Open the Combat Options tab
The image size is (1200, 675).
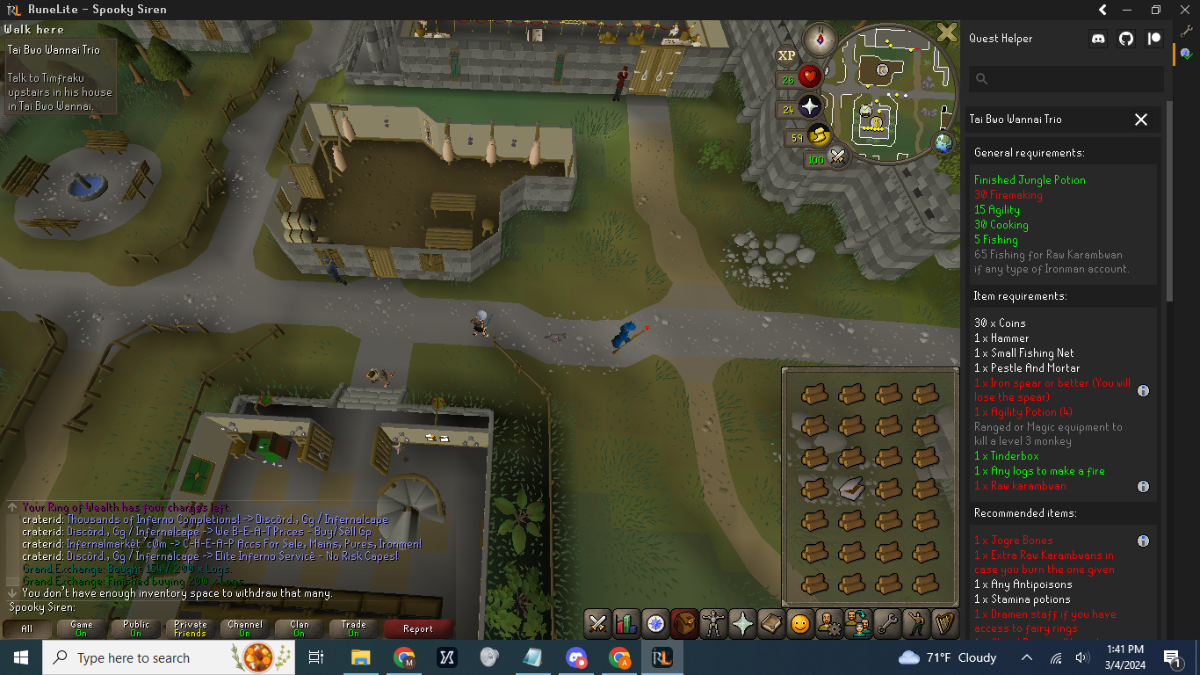[597, 623]
